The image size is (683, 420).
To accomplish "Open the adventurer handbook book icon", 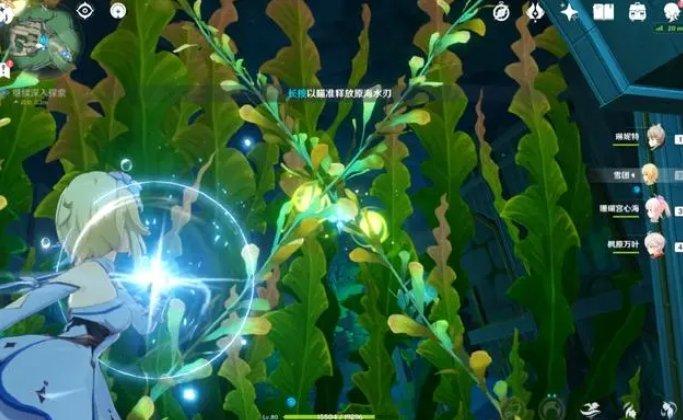I will pyautogui.click(x=602, y=12).
